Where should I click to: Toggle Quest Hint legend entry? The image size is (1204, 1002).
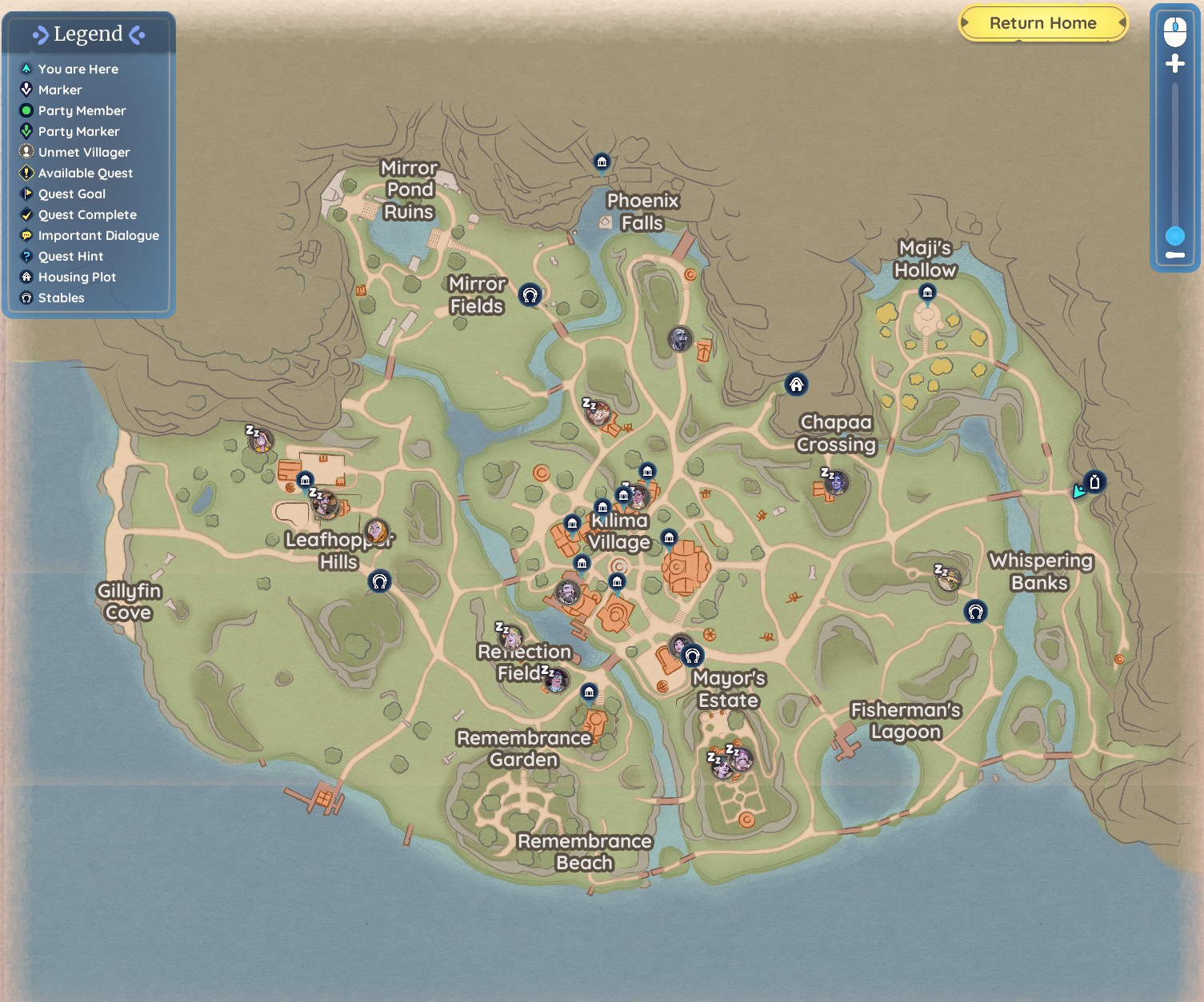(70, 256)
